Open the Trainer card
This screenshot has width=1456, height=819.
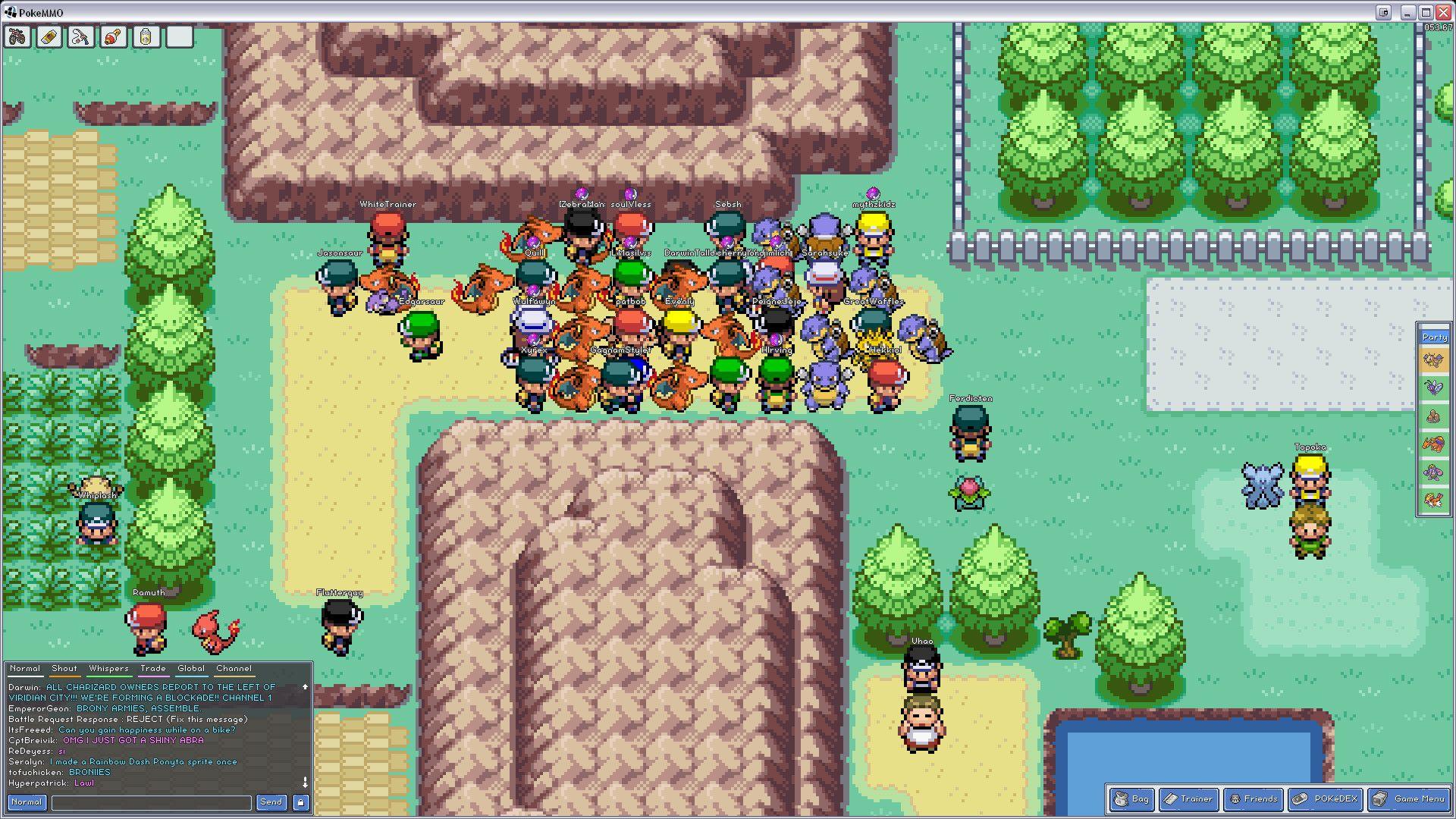1188,799
